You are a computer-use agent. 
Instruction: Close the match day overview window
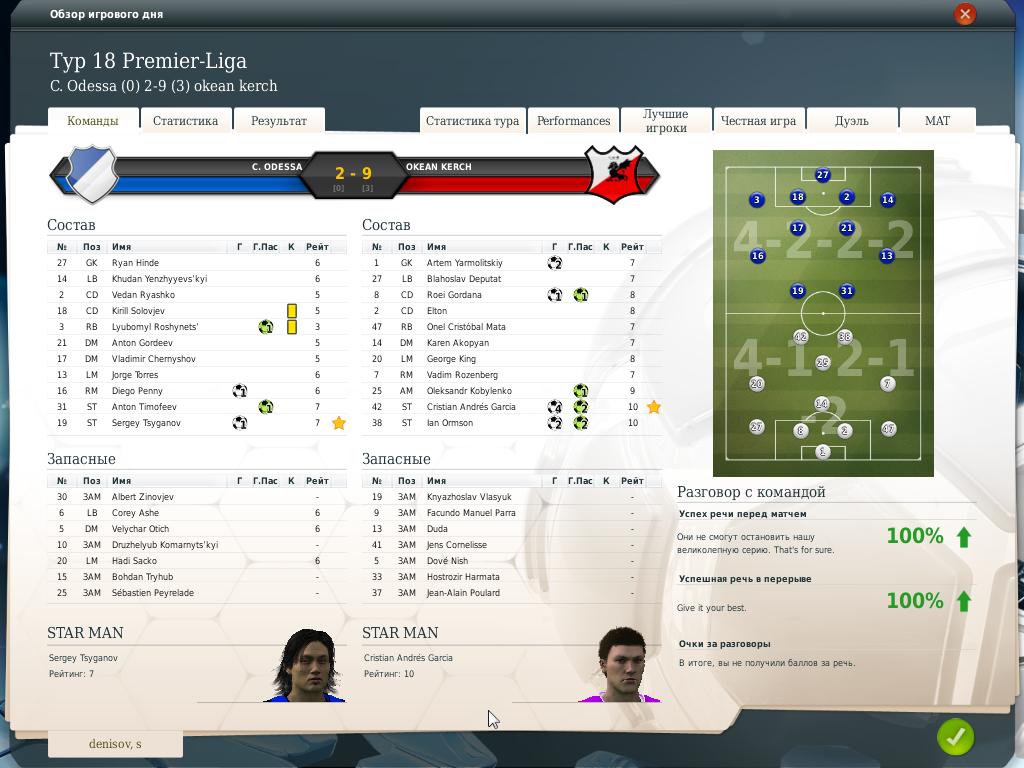click(964, 14)
